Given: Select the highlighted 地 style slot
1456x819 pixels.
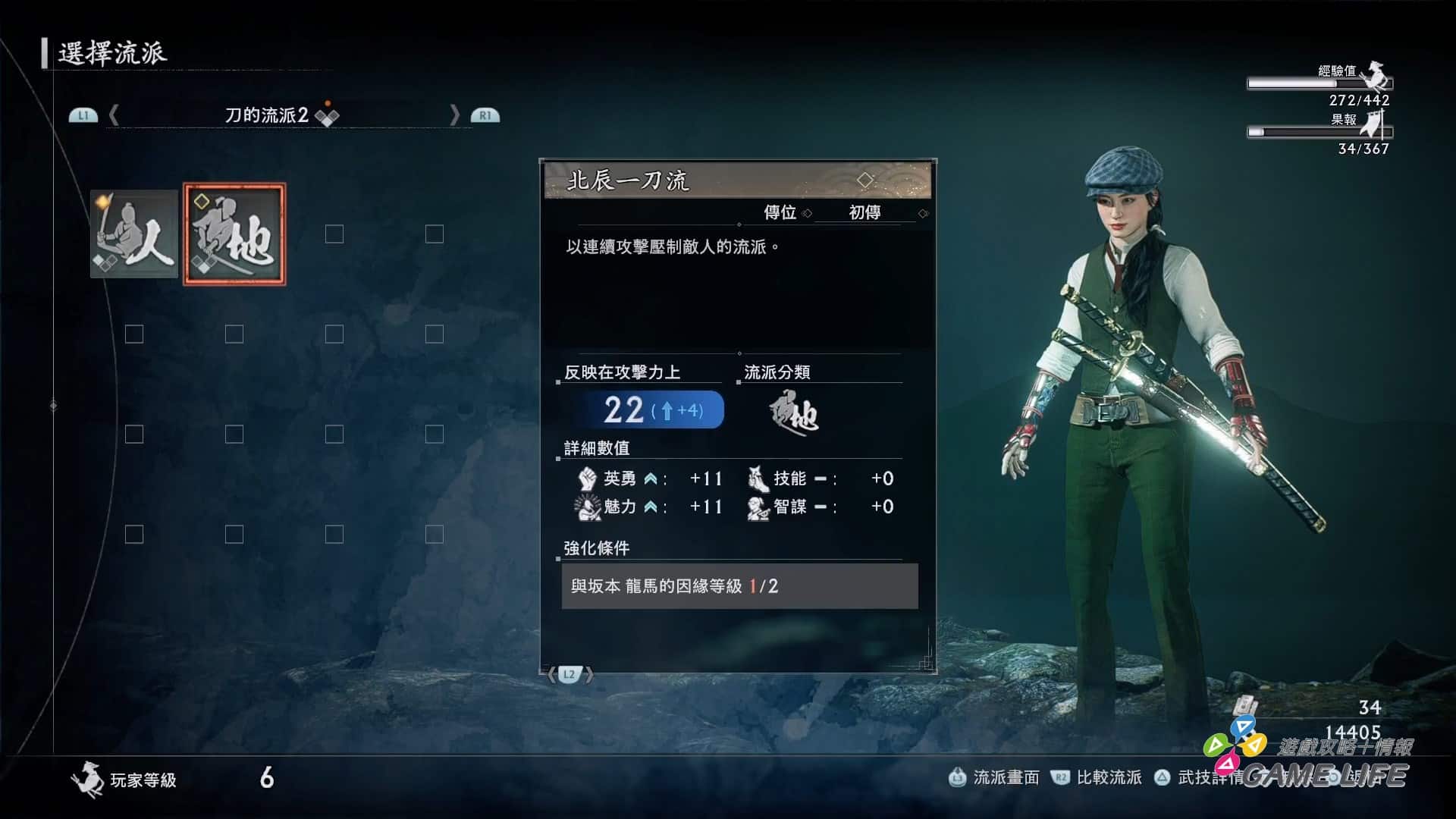Looking at the screenshot, I should [x=234, y=234].
